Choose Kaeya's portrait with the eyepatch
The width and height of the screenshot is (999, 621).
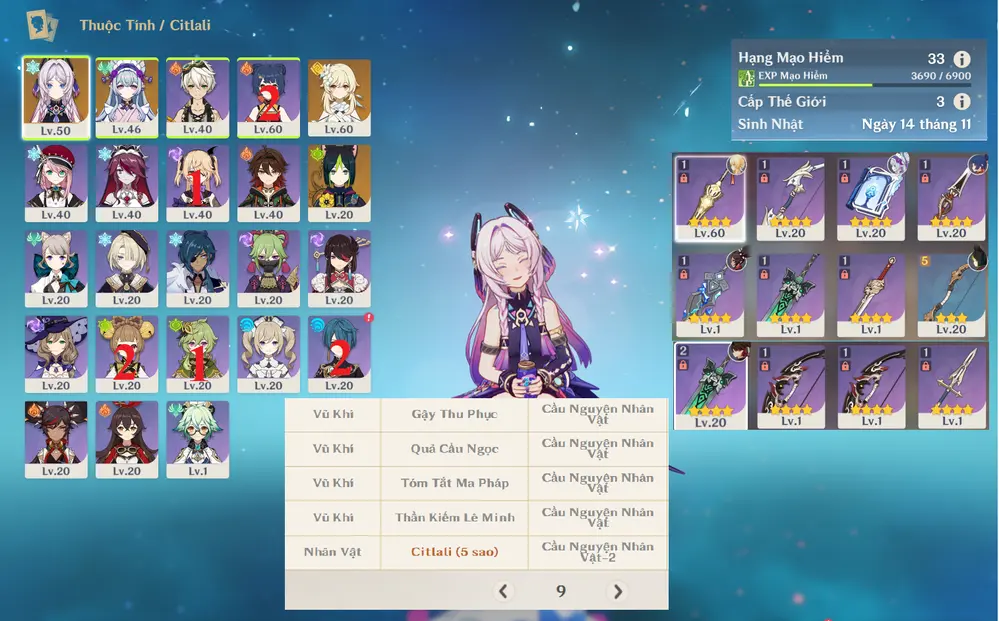tap(197, 268)
